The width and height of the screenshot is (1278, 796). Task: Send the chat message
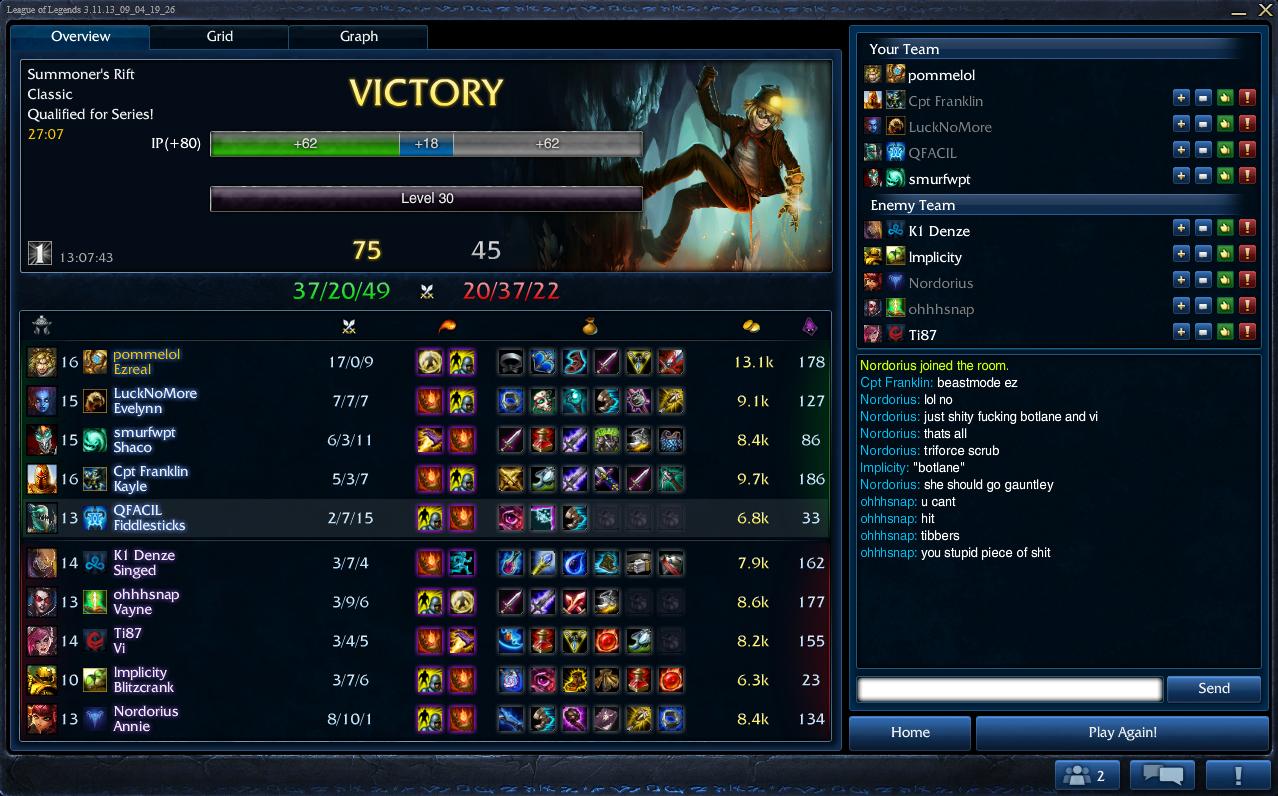point(1213,688)
